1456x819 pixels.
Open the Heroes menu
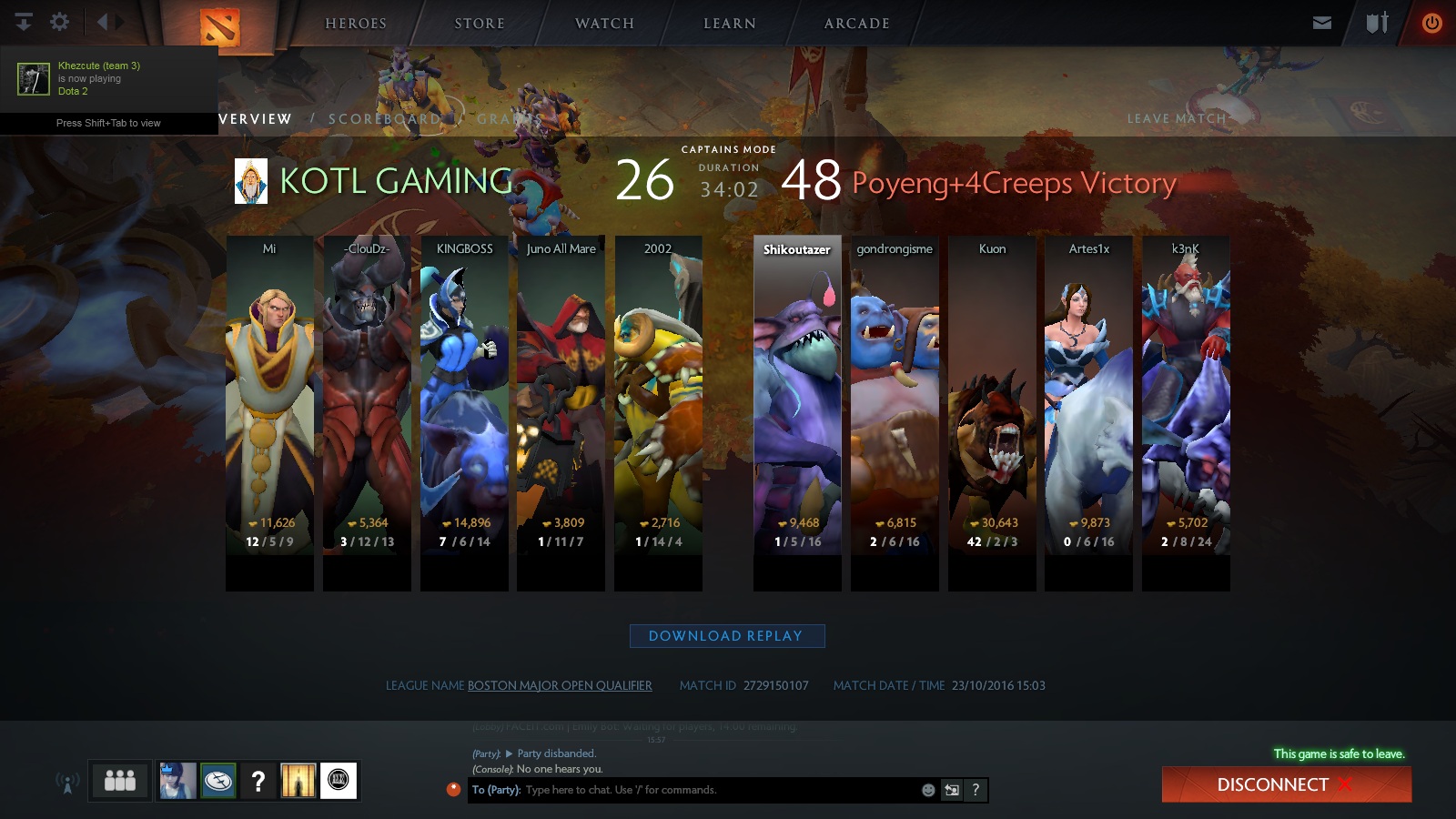[x=356, y=24]
